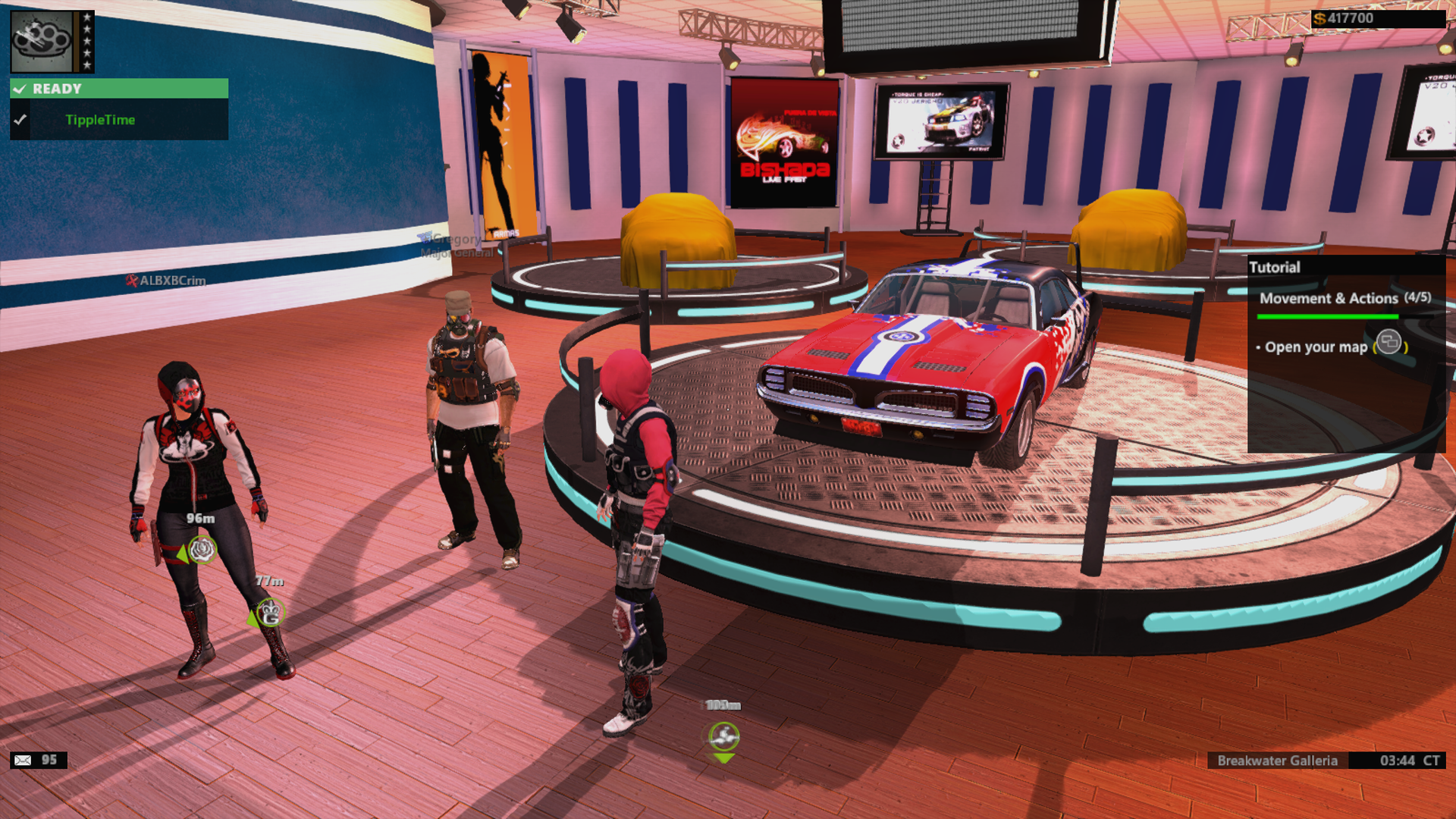Select the Movement & Actions (4/5) entry
This screenshot has width=1456, height=819.
(x=1345, y=299)
